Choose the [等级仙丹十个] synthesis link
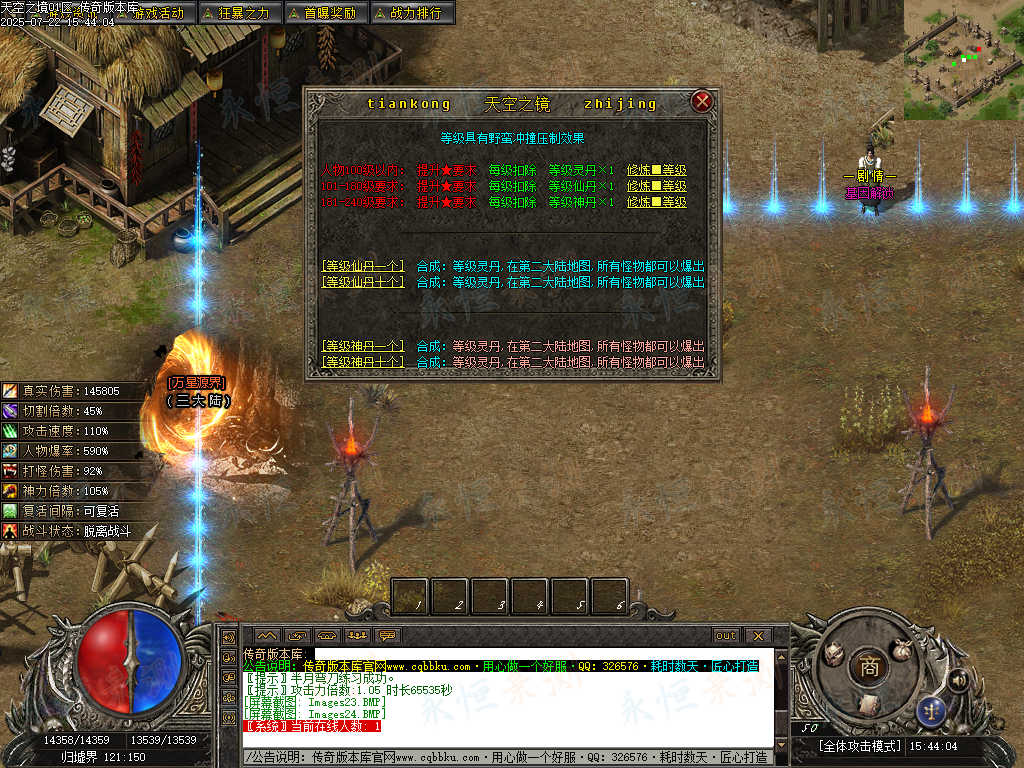This screenshot has height=768, width=1024. (363, 282)
